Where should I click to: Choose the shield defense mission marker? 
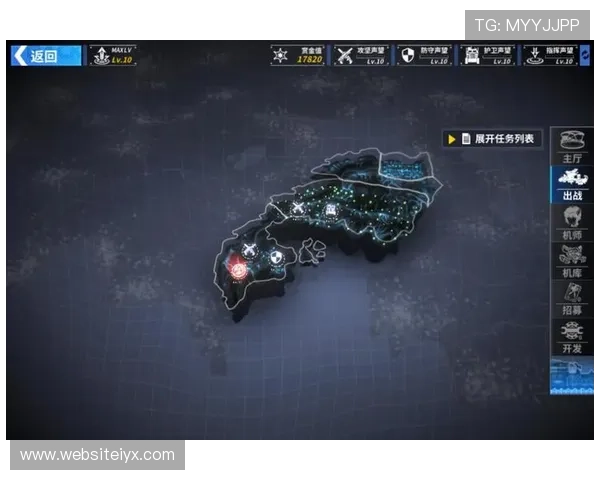tap(275, 257)
